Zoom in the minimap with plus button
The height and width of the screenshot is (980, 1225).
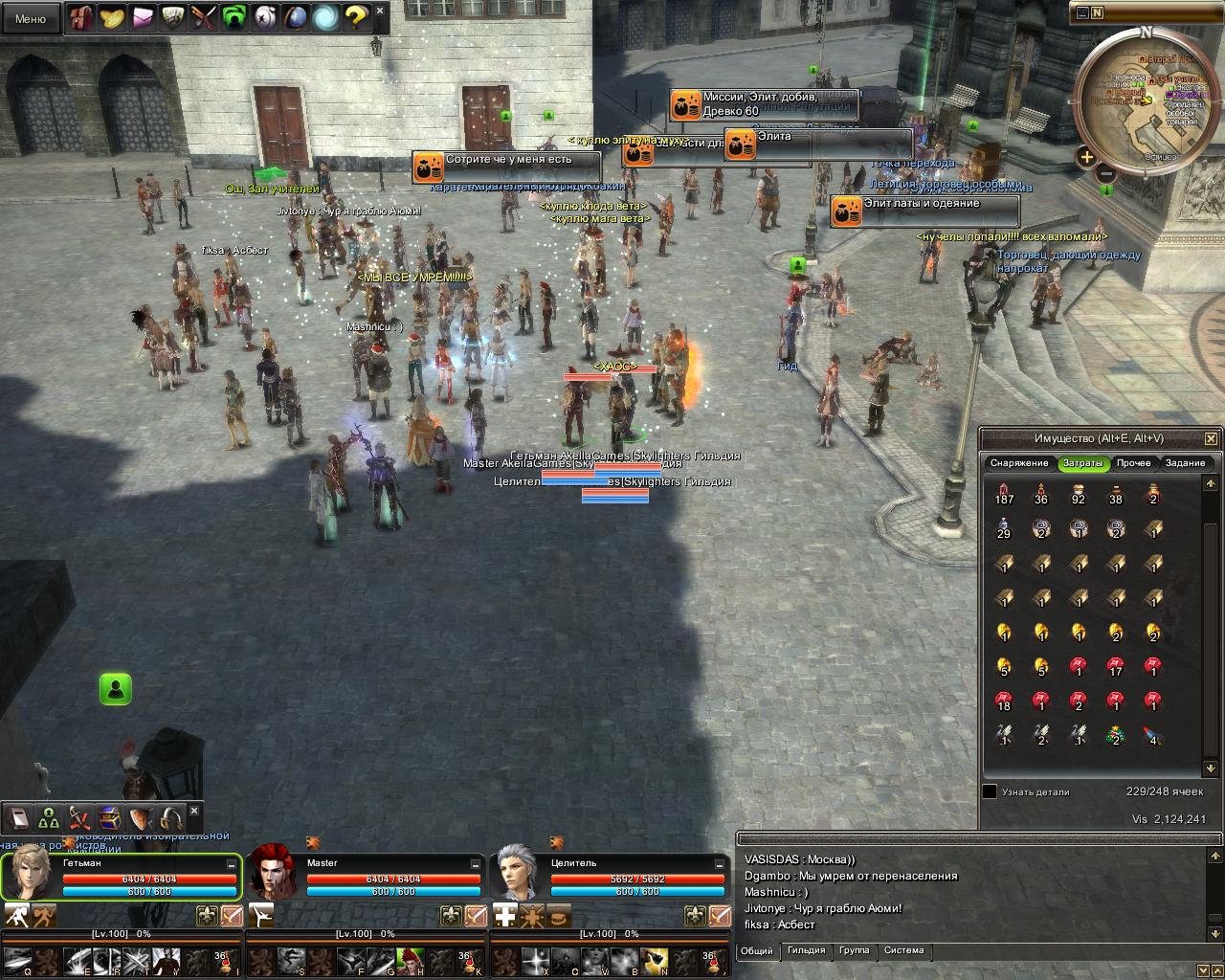[x=1086, y=157]
